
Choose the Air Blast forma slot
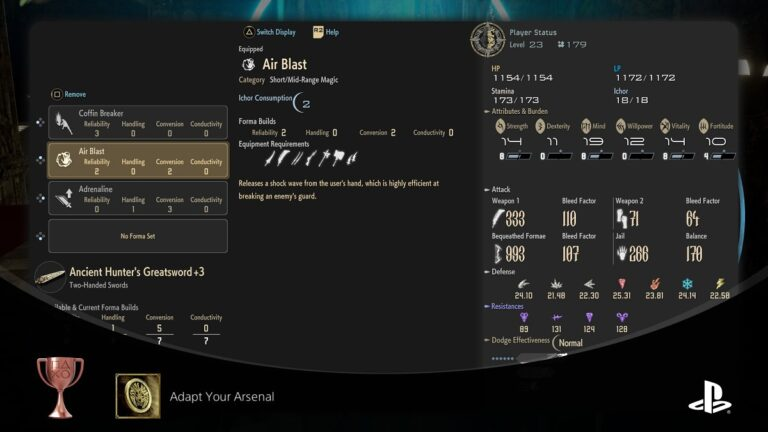[x=138, y=160]
